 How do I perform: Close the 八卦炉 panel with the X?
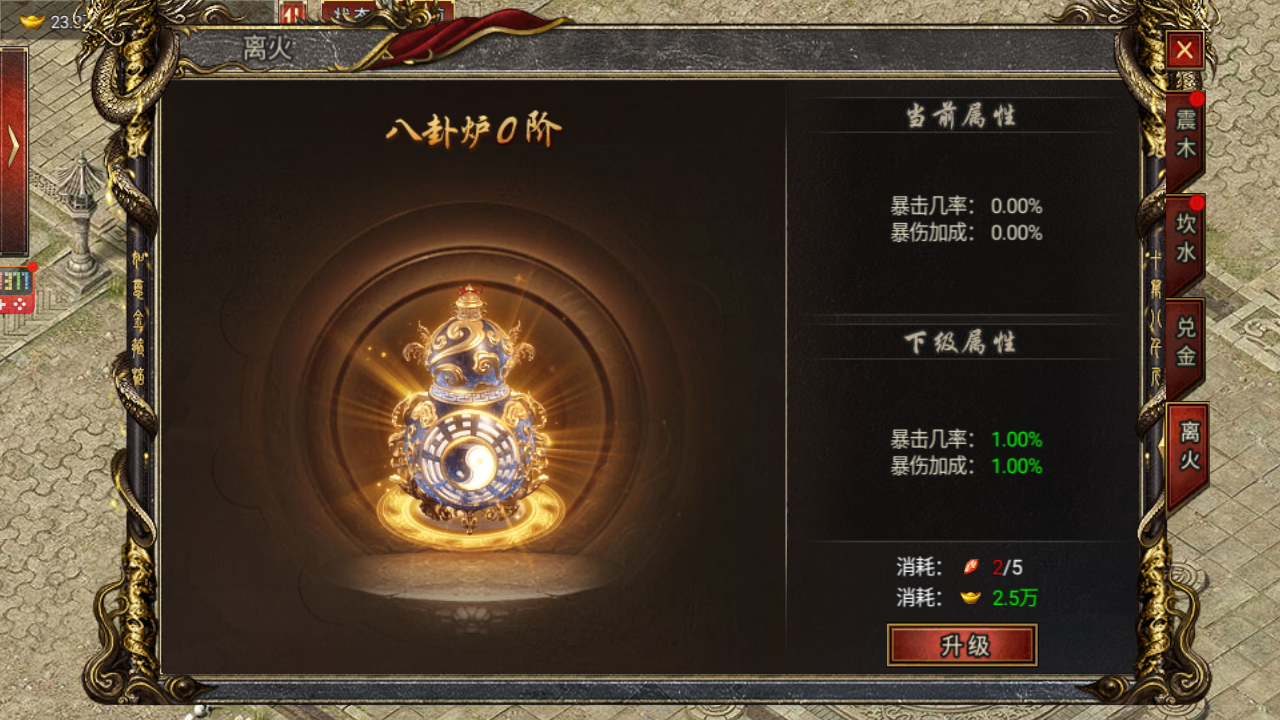pyautogui.click(x=1184, y=50)
